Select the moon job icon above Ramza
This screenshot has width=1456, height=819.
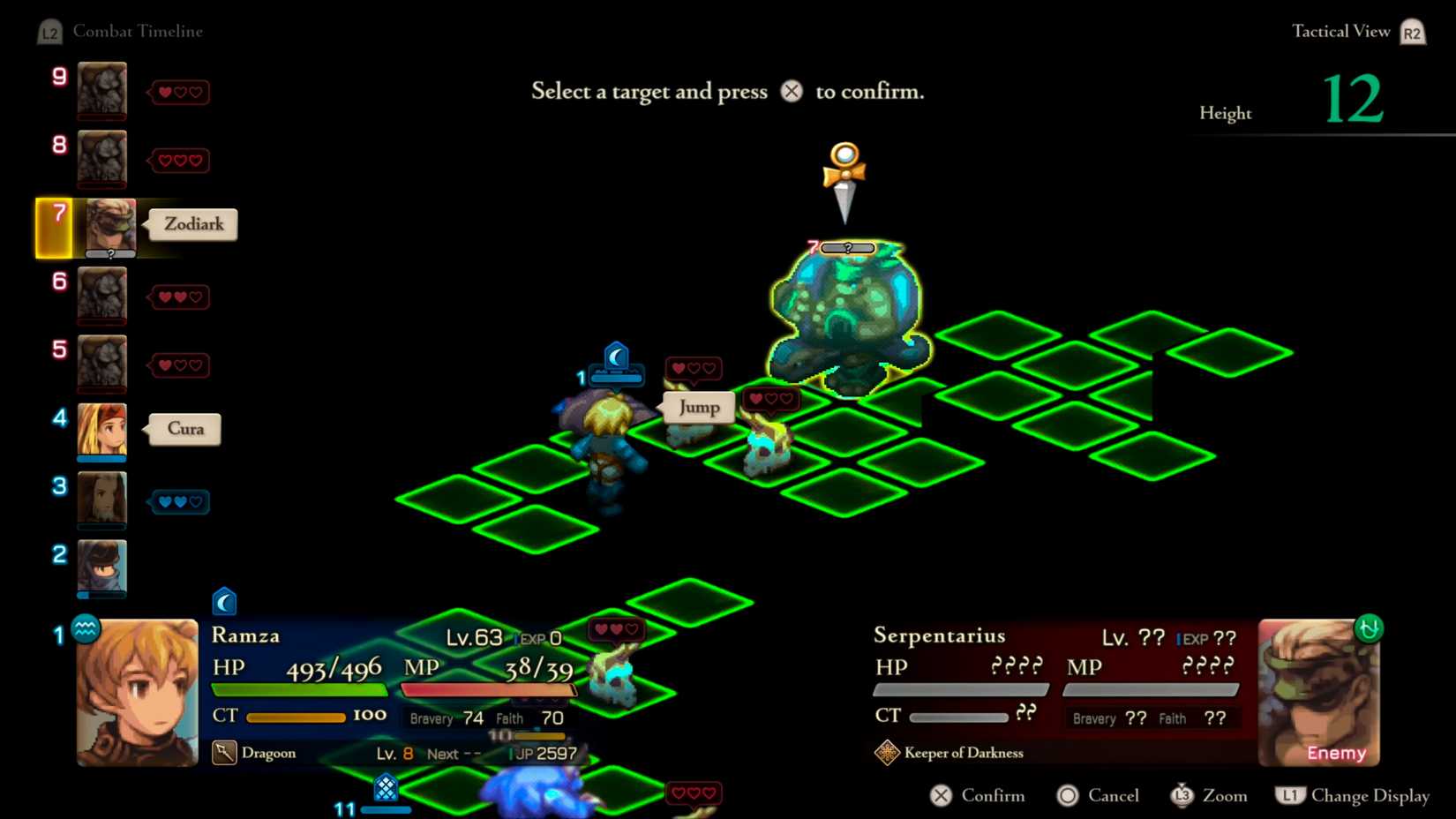[x=615, y=356]
